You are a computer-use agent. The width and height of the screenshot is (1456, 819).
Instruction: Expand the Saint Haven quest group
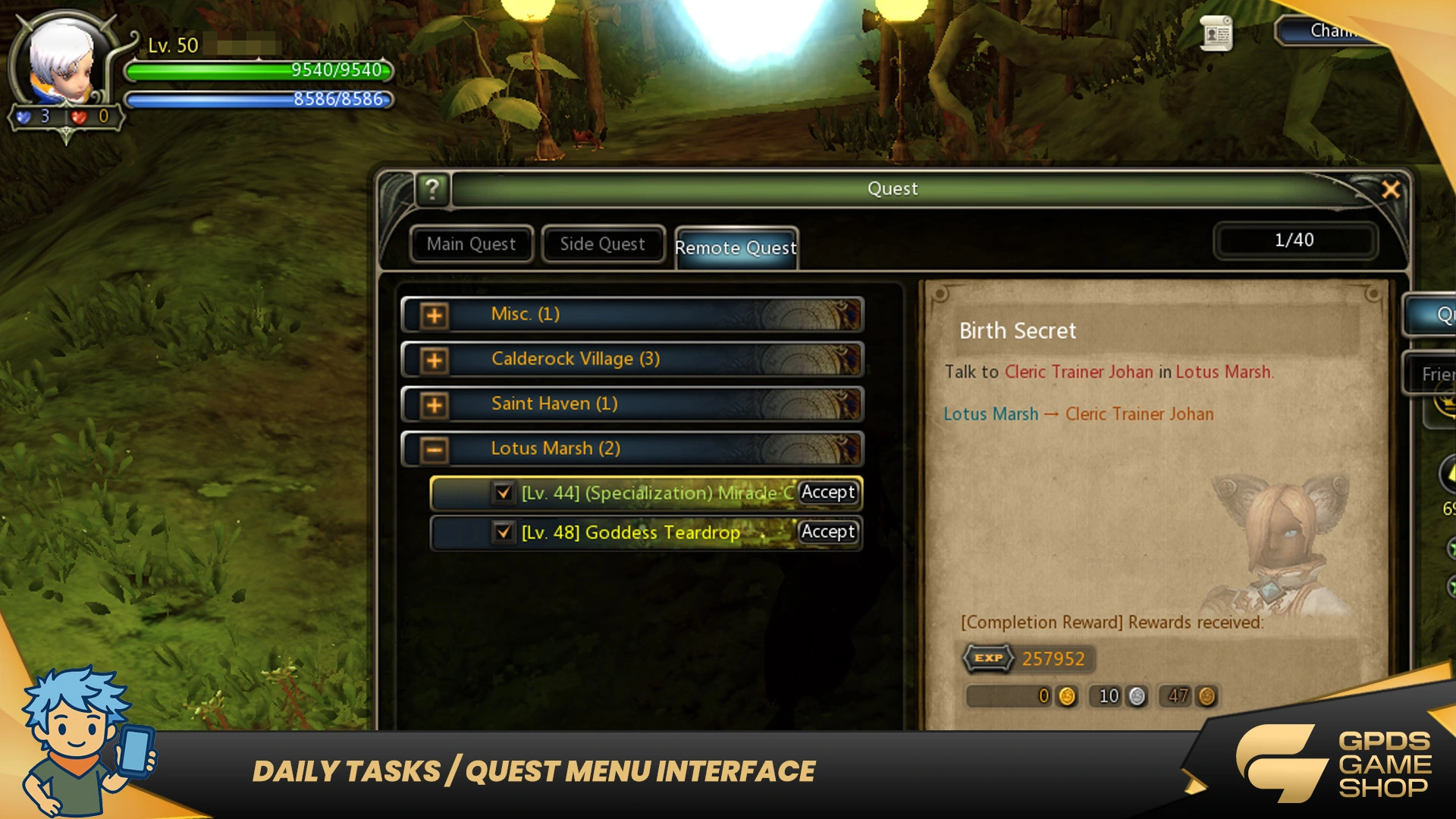pyautogui.click(x=435, y=405)
